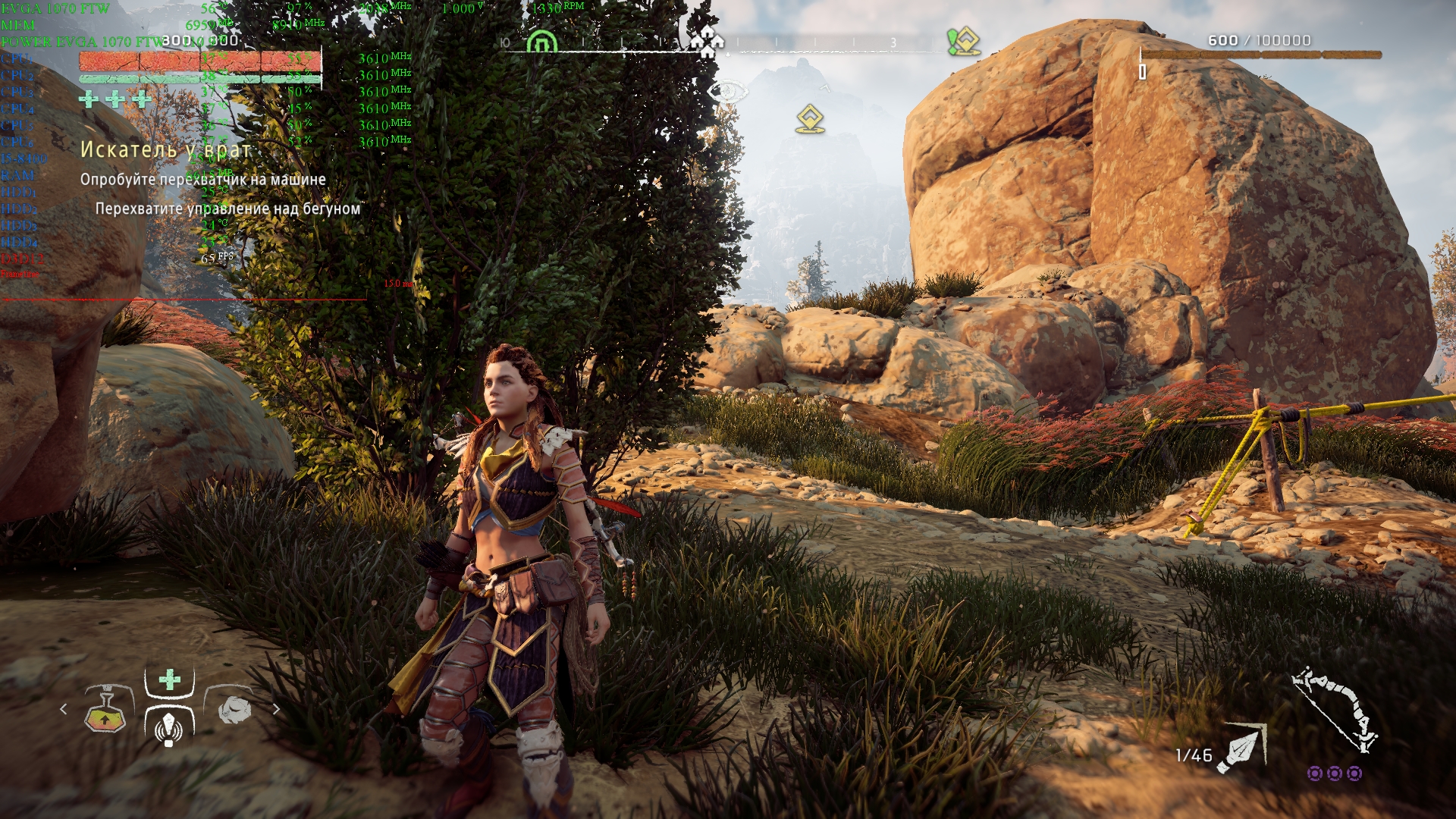Select the settlement houses icon on compass
The image size is (1456, 819).
(707, 41)
